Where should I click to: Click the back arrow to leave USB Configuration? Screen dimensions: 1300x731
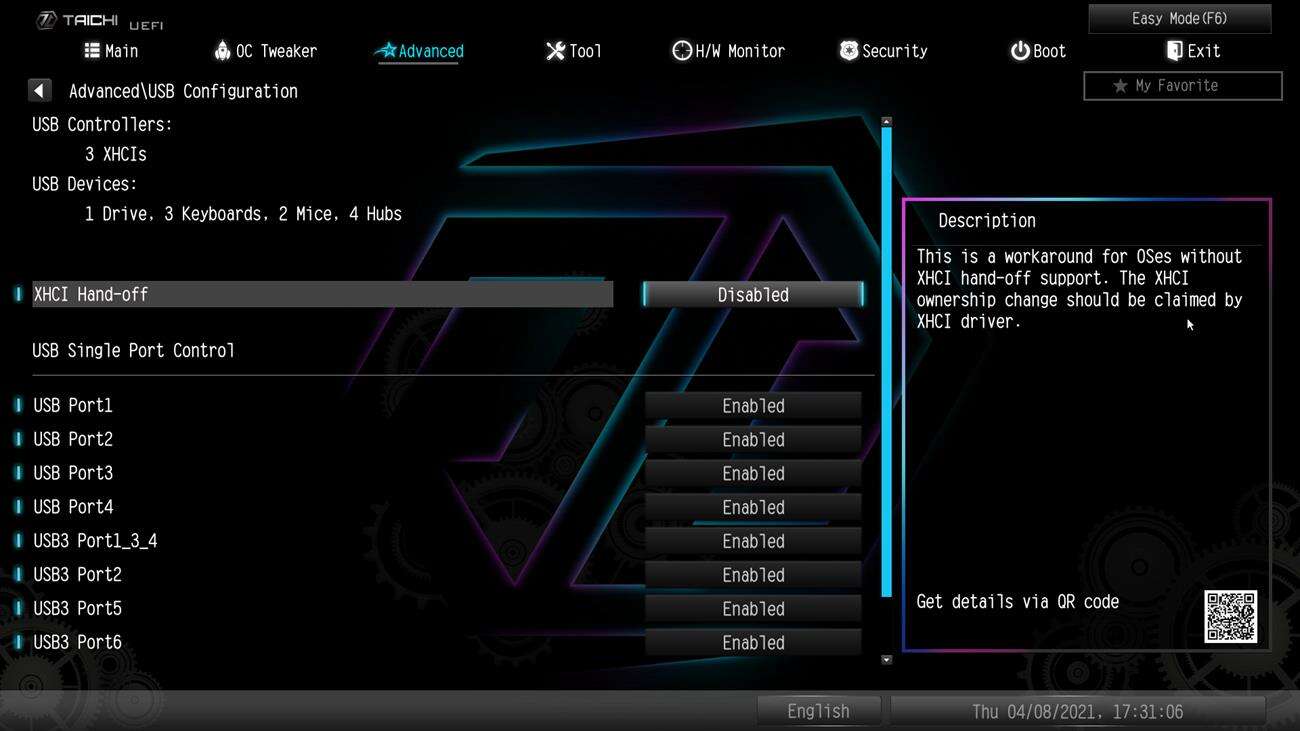point(39,90)
